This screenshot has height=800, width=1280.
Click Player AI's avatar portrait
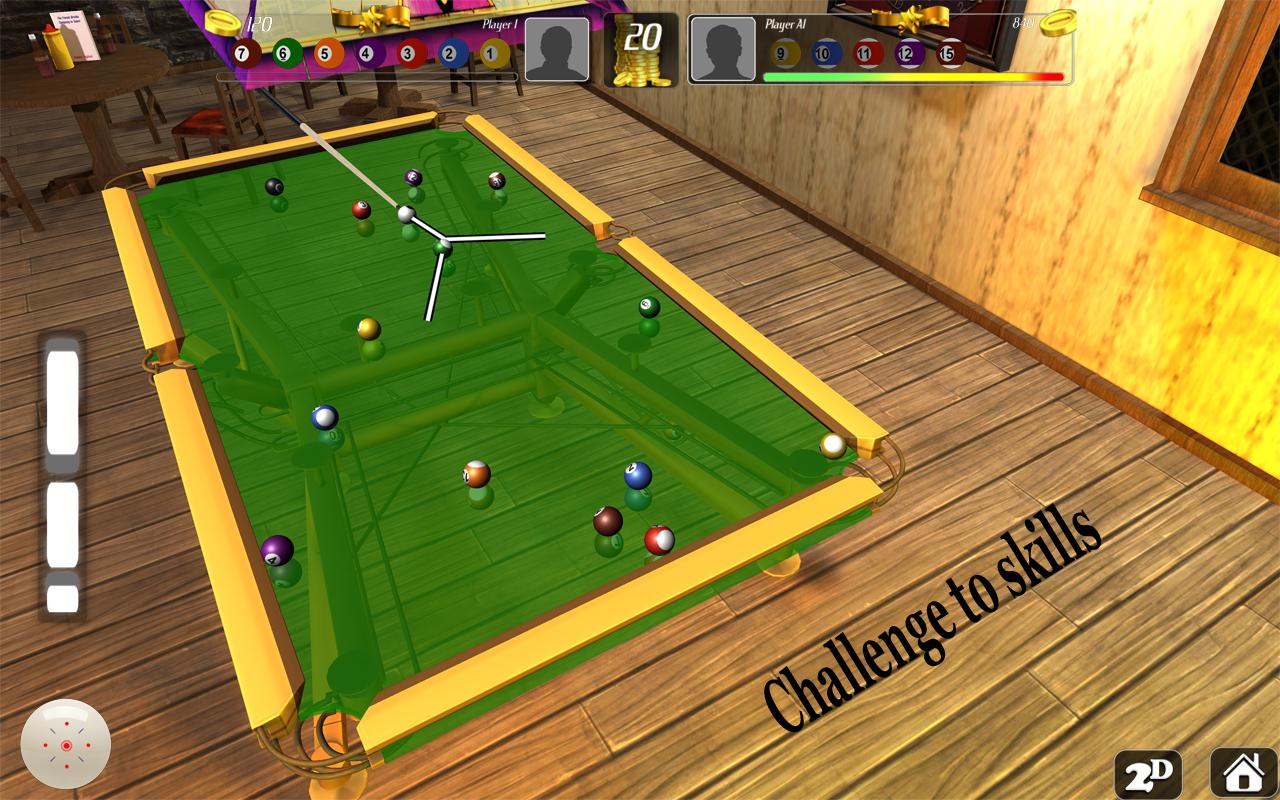(724, 50)
